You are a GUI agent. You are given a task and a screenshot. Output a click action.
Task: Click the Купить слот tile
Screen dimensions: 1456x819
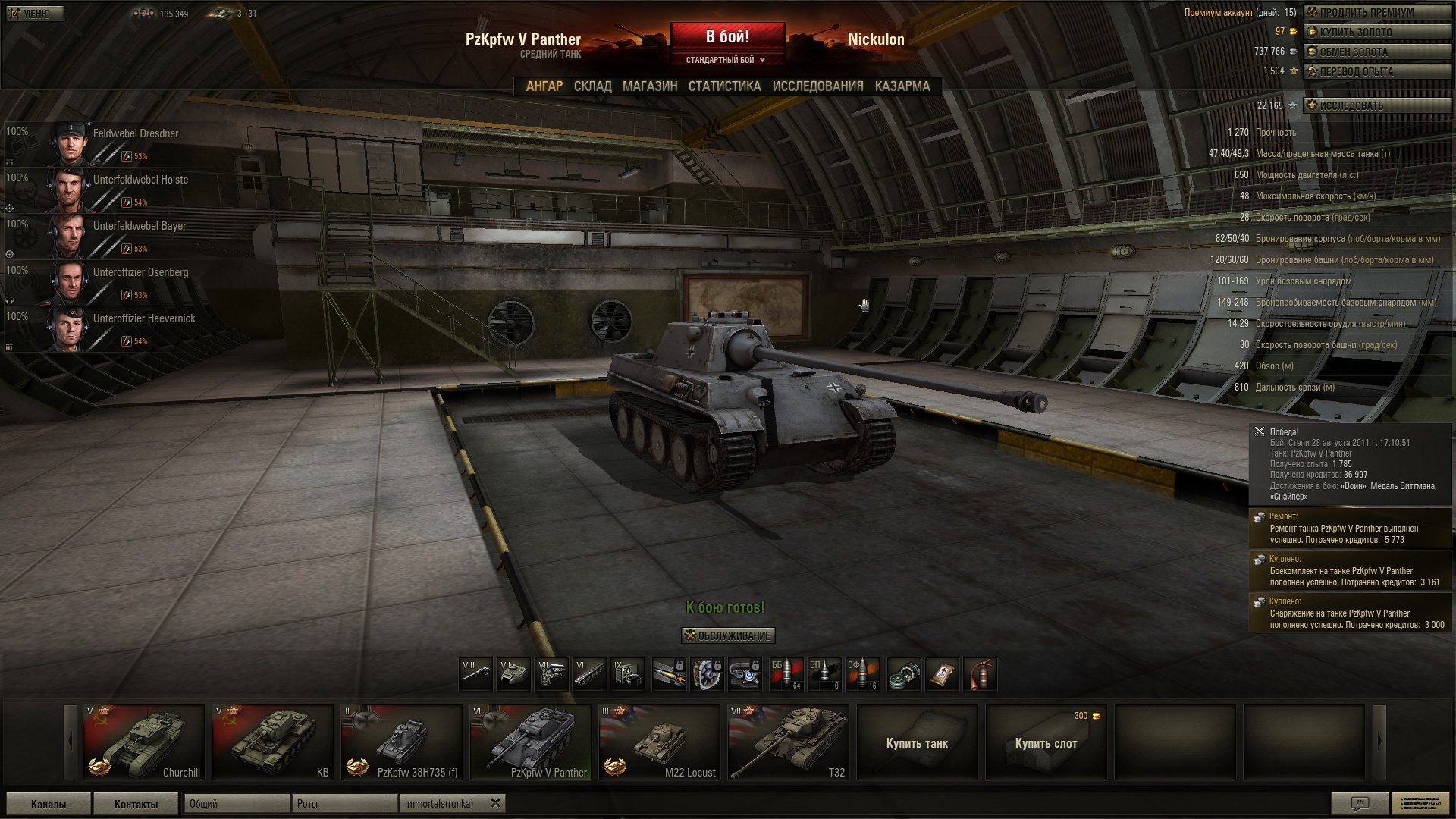[x=1046, y=742]
